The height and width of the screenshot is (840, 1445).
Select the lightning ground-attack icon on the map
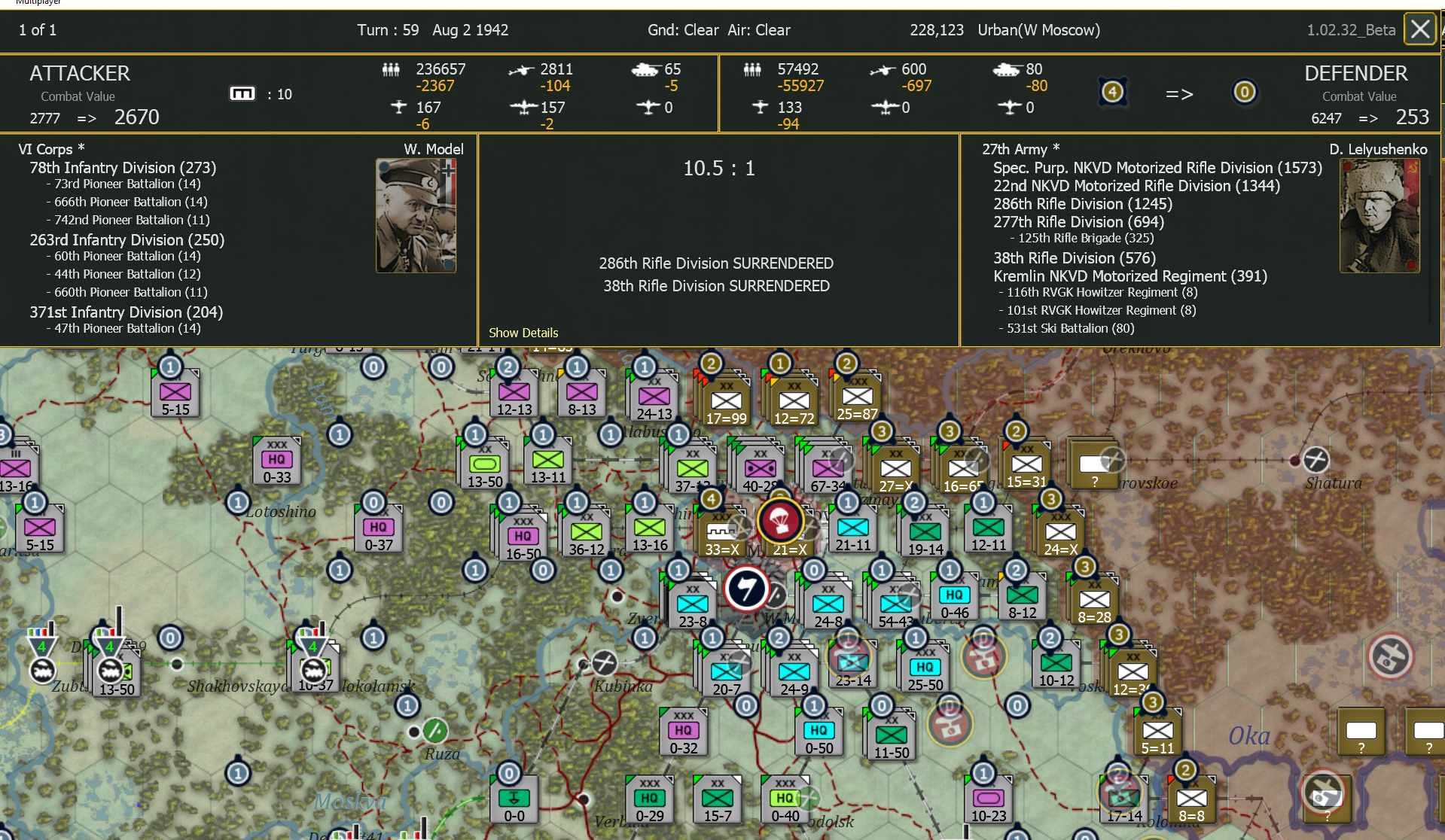tap(748, 589)
